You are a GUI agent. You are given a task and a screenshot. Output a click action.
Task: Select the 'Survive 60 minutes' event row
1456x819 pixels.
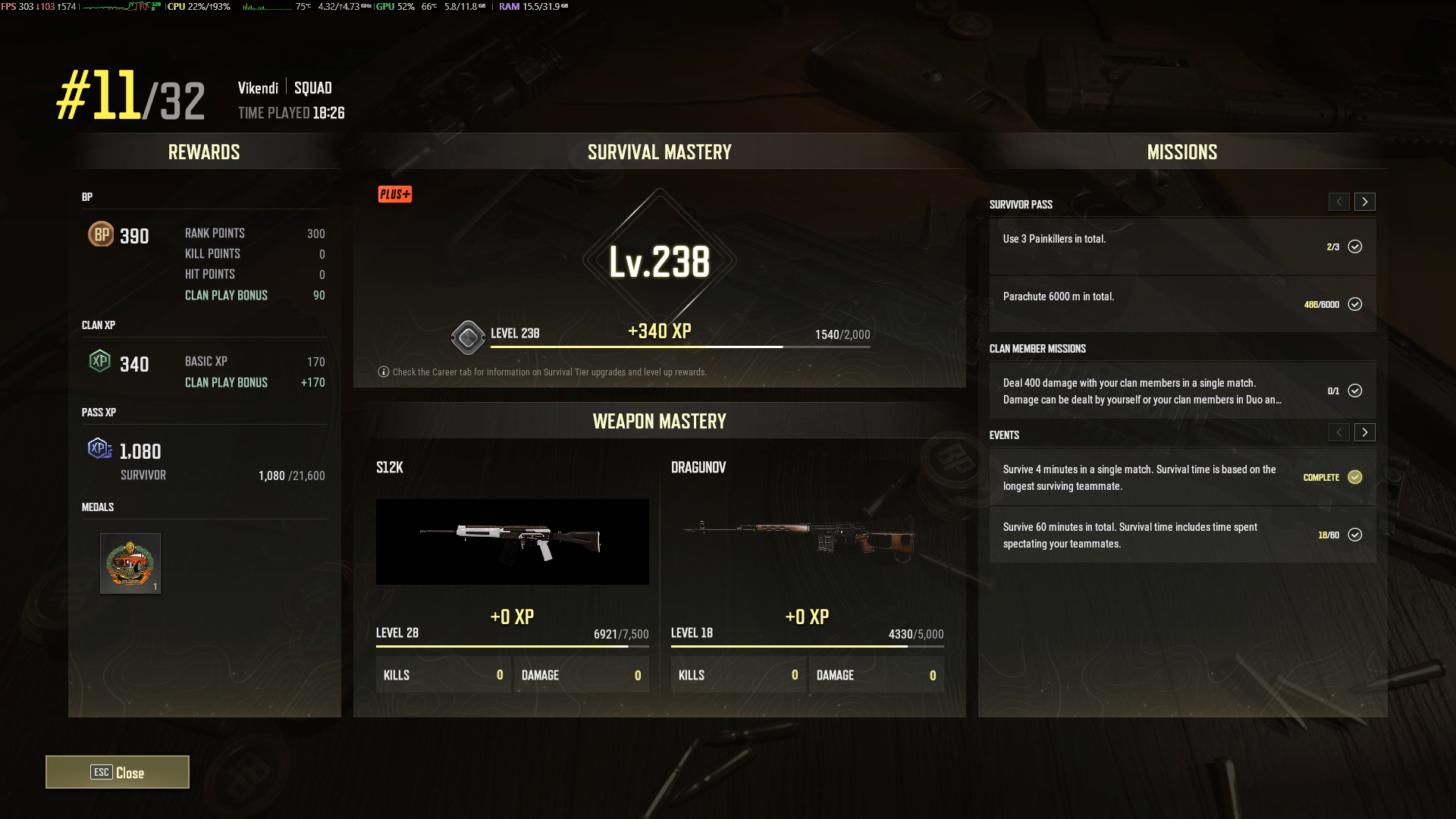click(1181, 535)
